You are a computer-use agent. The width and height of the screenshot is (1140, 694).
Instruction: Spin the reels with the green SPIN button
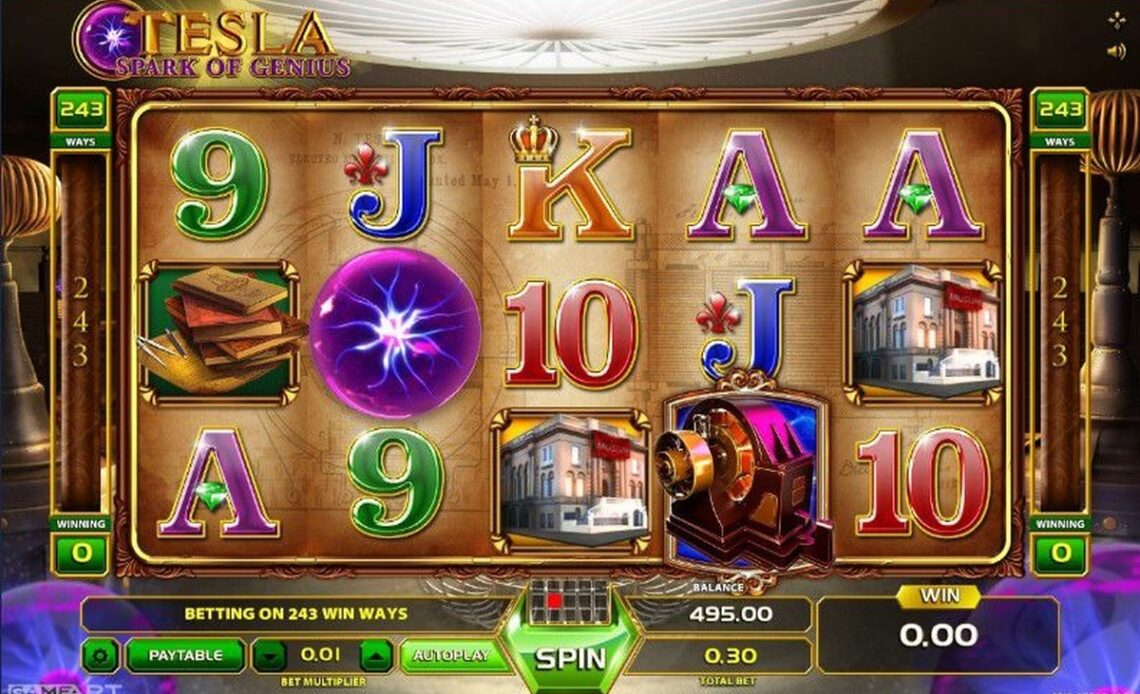569,658
